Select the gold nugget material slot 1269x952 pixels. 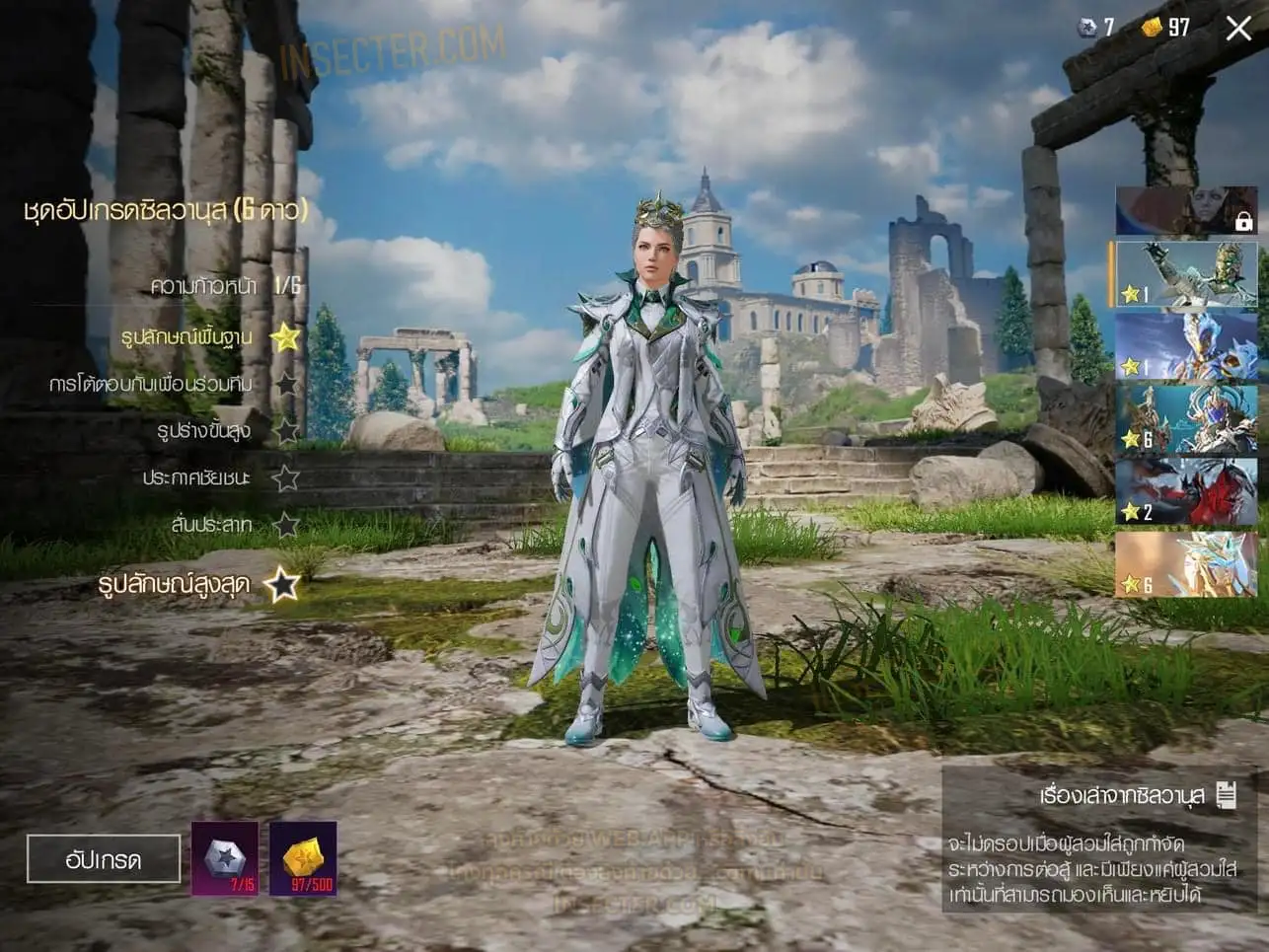[303, 858]
